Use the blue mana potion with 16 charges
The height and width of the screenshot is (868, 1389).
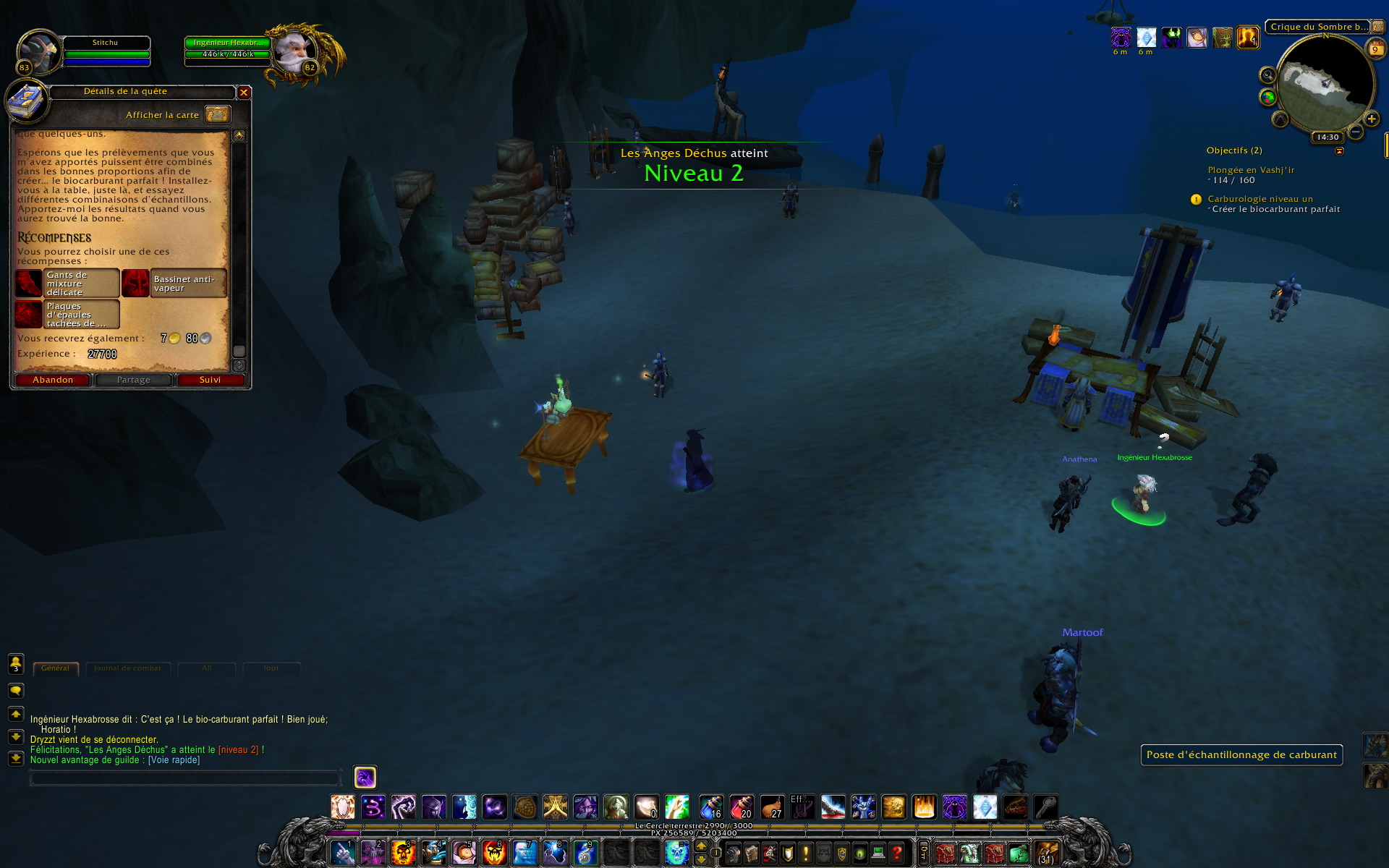point(710,807)
